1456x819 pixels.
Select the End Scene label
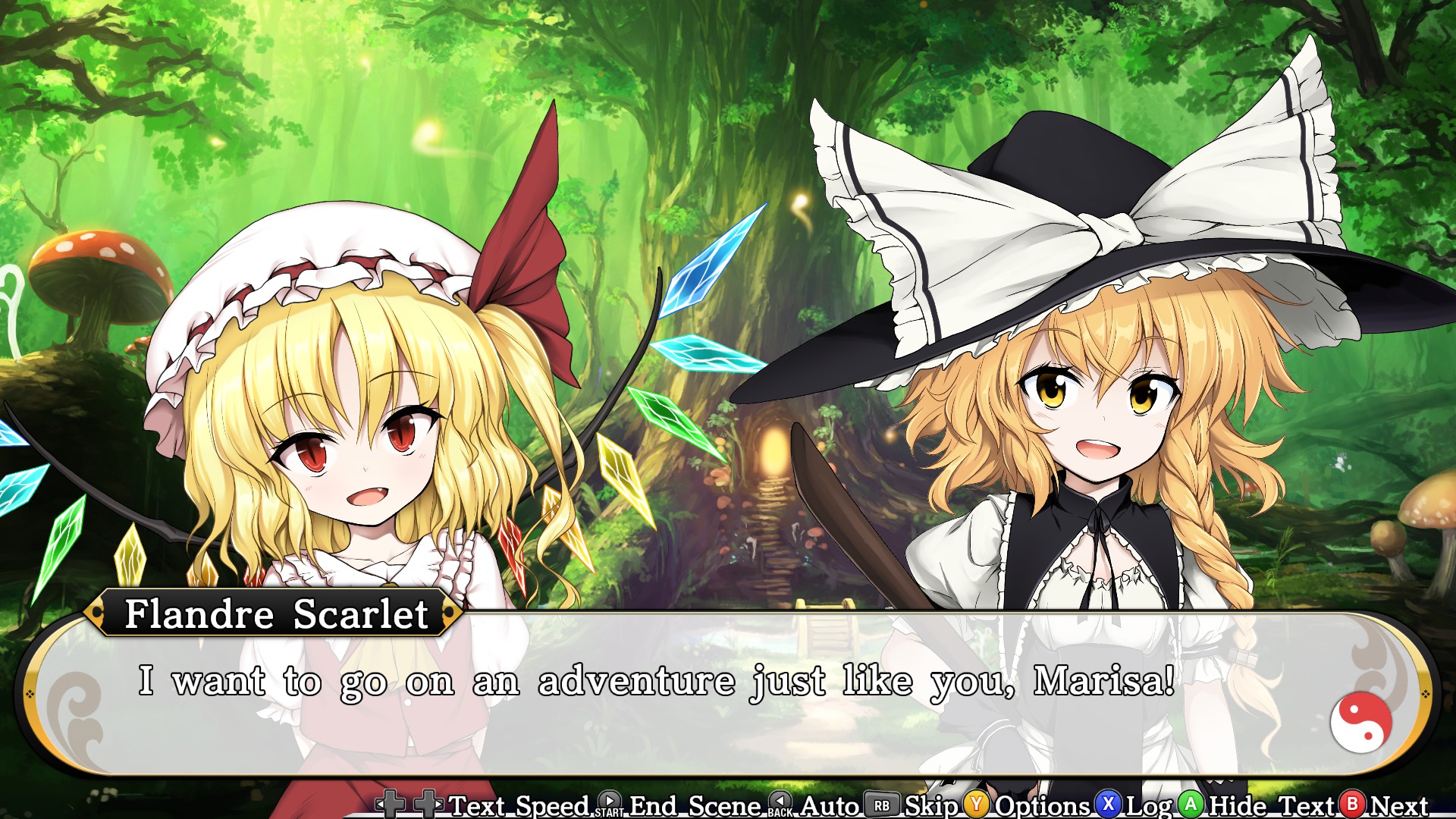click(x=695, y=805)
